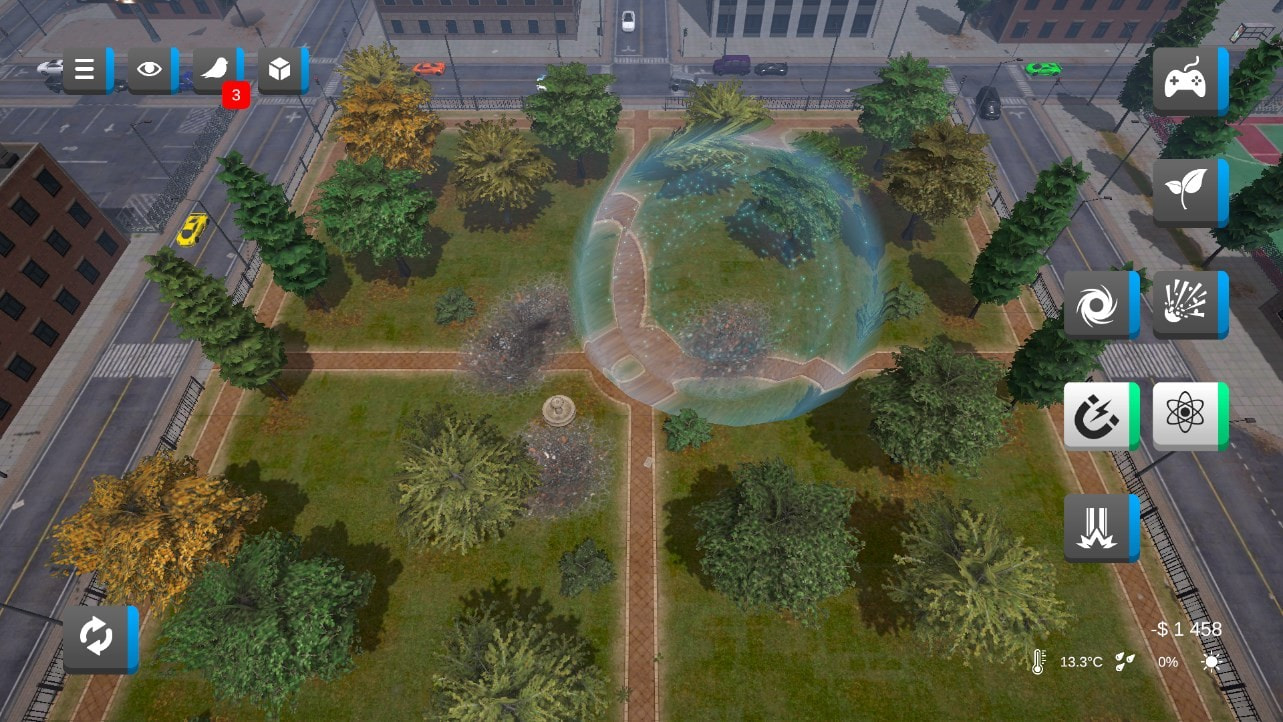The height and width of the screenshot is (722, 1283).
Task: Activate the explosion power button
Action: tap(1188, 305)
